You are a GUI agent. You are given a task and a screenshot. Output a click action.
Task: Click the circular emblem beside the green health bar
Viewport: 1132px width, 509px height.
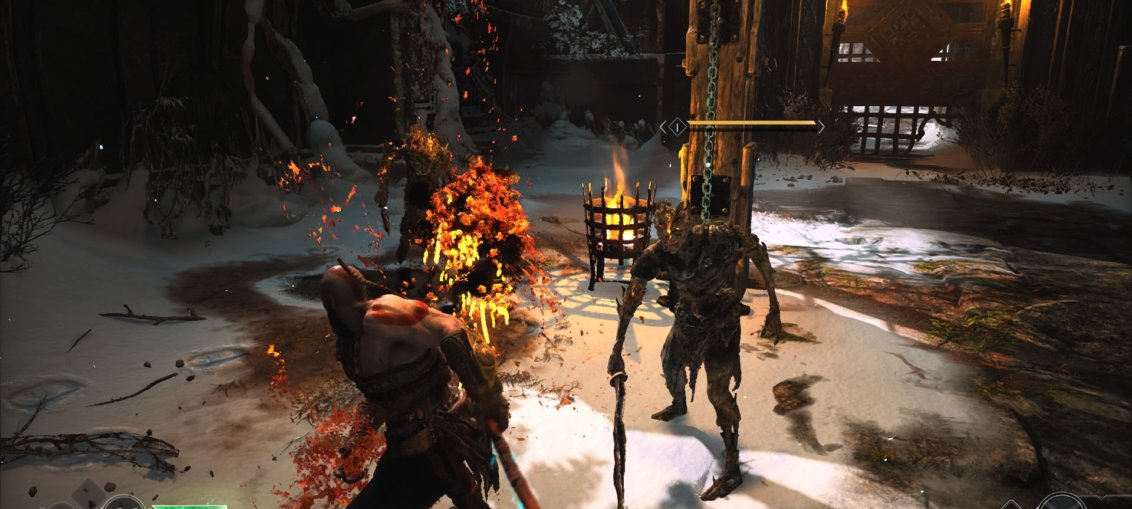coord(124,503)
